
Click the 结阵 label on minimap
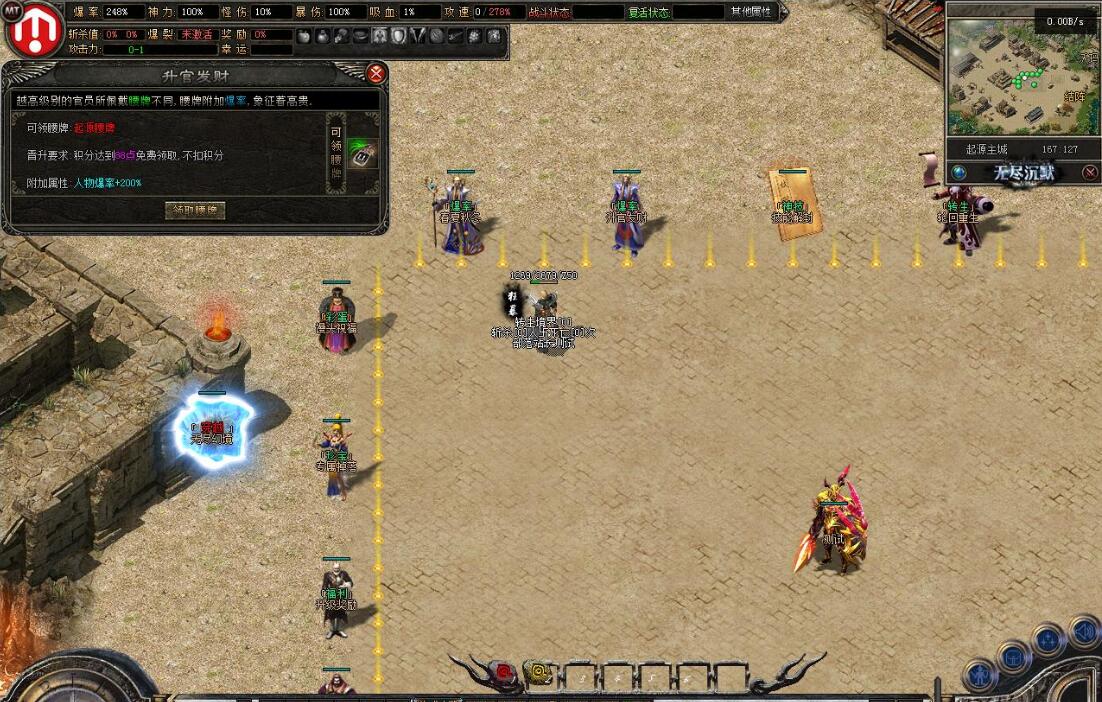[x=1075, y=97]
